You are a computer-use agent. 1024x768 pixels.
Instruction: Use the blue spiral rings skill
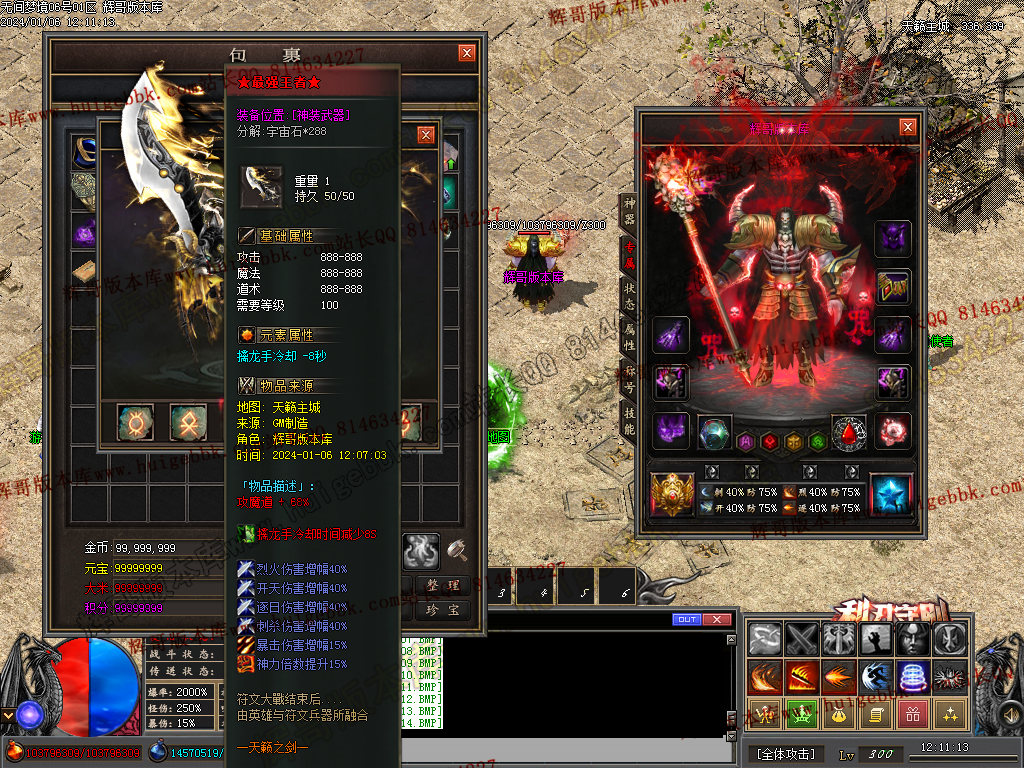(x=912, y=676)
